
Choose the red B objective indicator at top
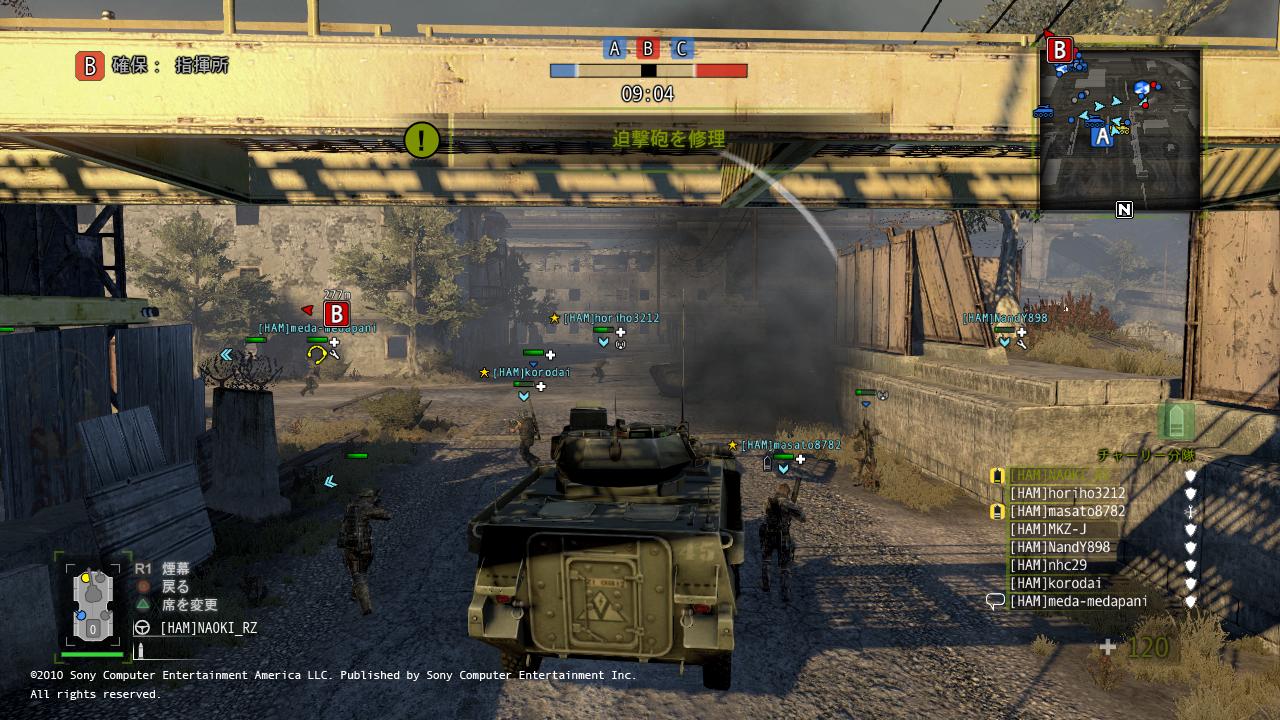point(648,49)
